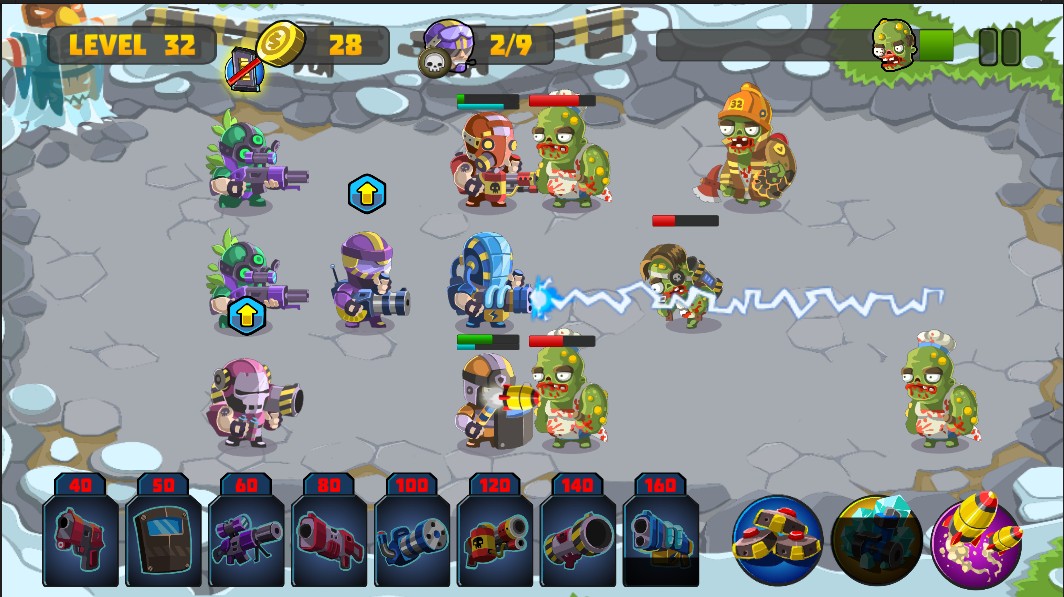Upgrade the purple minigun soldier via arrow

[x=367, y=194]
